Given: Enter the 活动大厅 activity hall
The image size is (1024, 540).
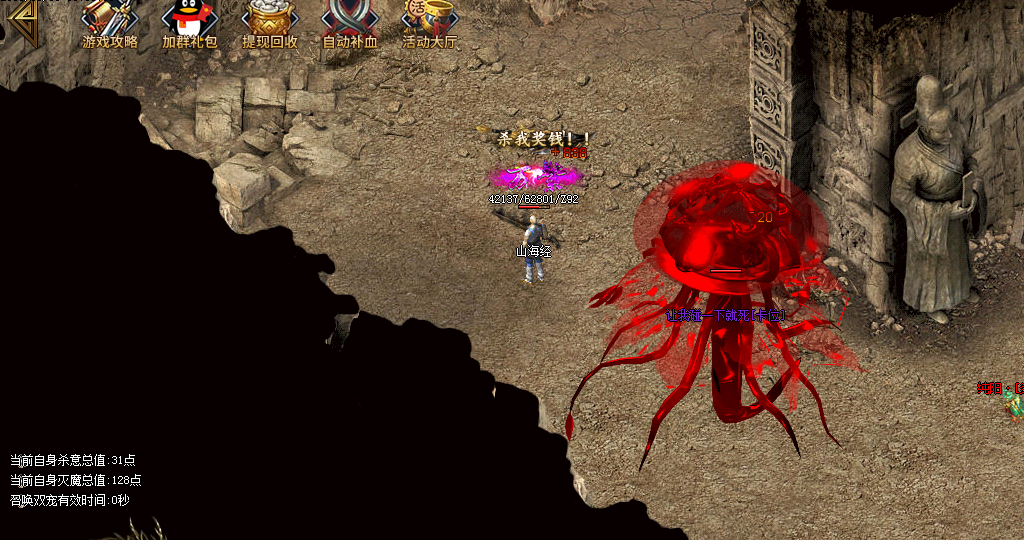Looking at the screenshot, I should coord(429,20).
